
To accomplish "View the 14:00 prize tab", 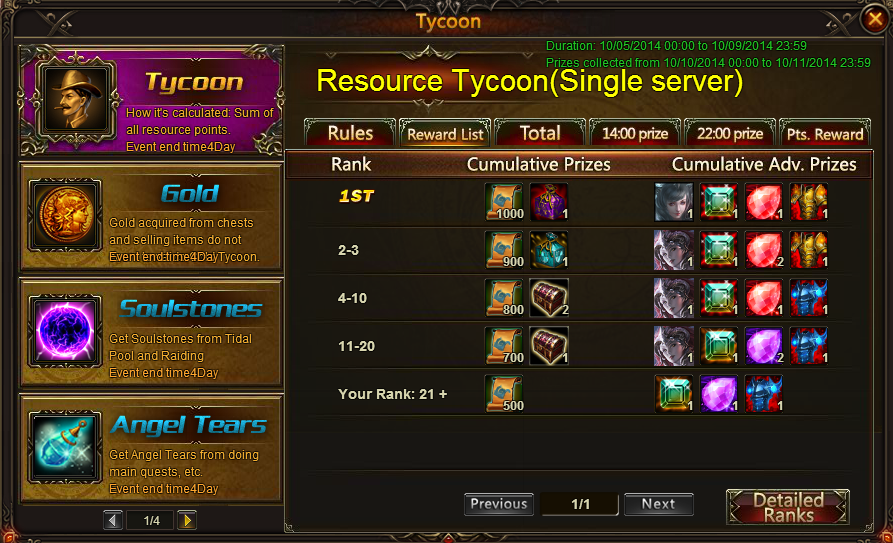I will pos(634,133).
